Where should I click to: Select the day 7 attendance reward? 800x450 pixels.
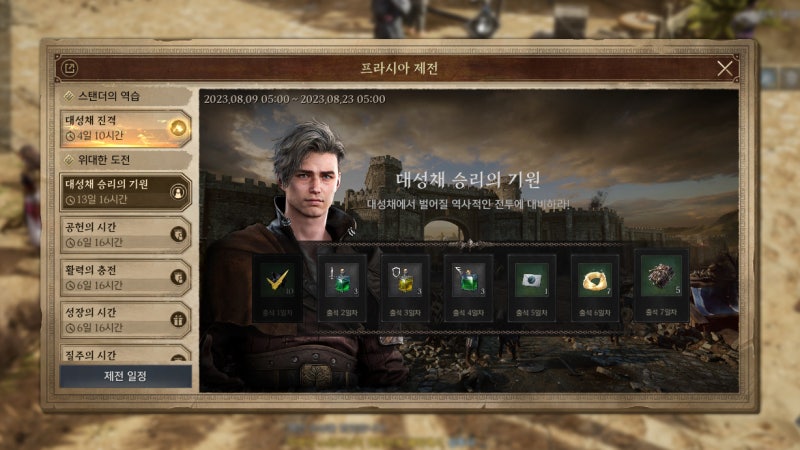click(x=661, y=281)
